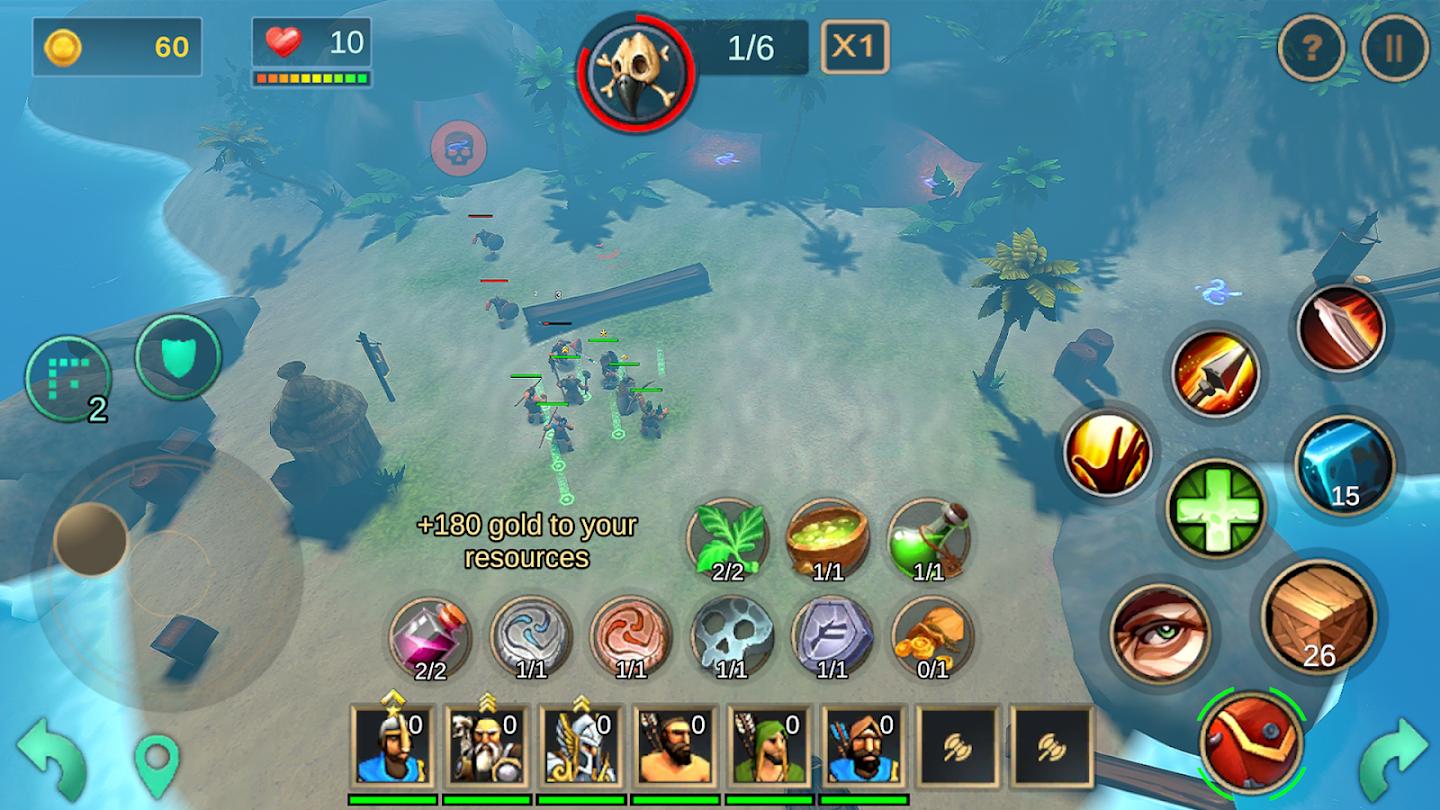This screenshot has height=810, width=1440.
Task: Cast the flaming sword ability
Action: coord(1340,330)
